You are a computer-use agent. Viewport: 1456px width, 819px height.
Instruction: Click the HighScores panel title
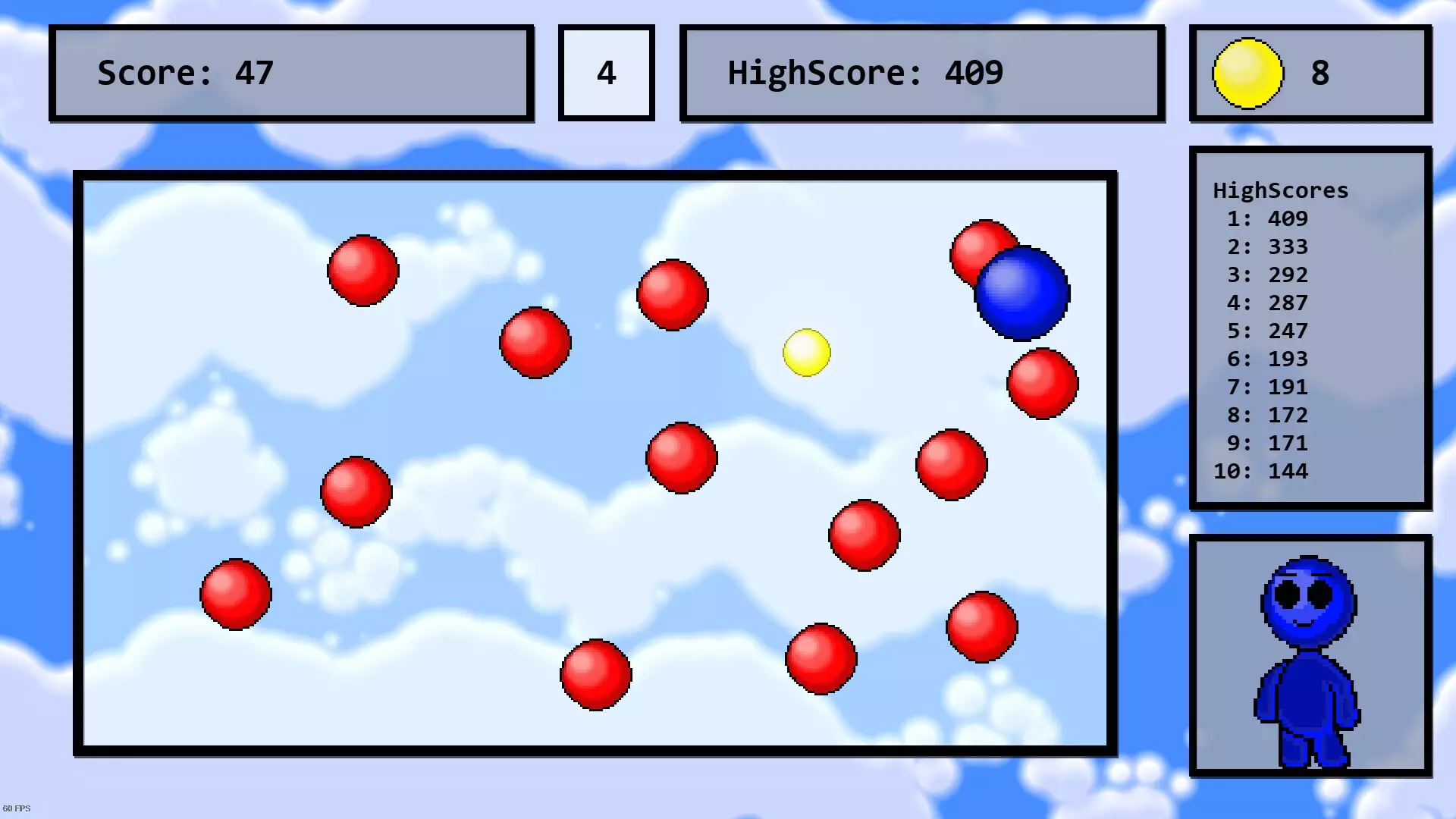(x=1280, y=190)
